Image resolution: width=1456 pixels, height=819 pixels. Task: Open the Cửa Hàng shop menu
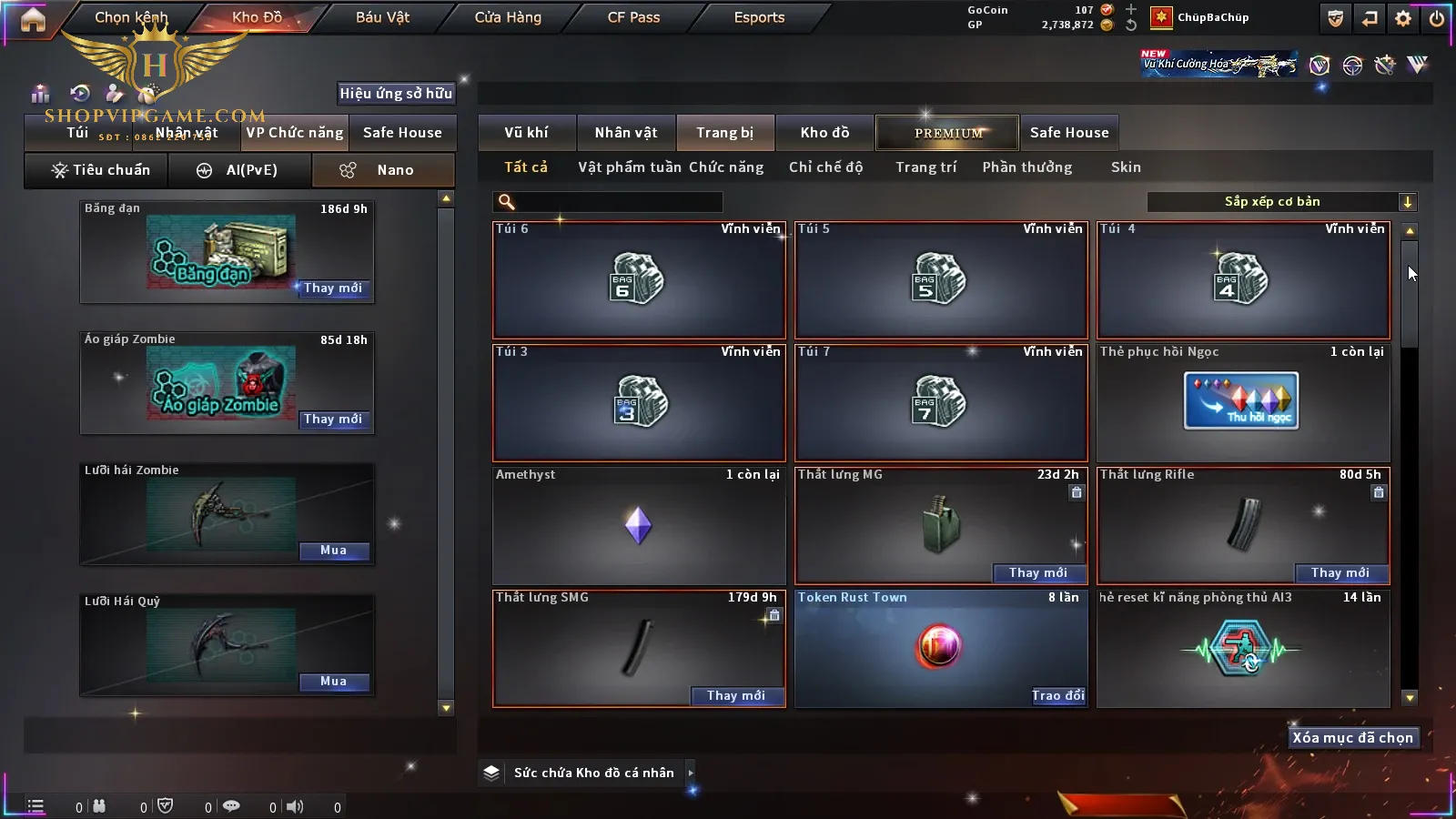pyautogui.click(x=508, y=17)
